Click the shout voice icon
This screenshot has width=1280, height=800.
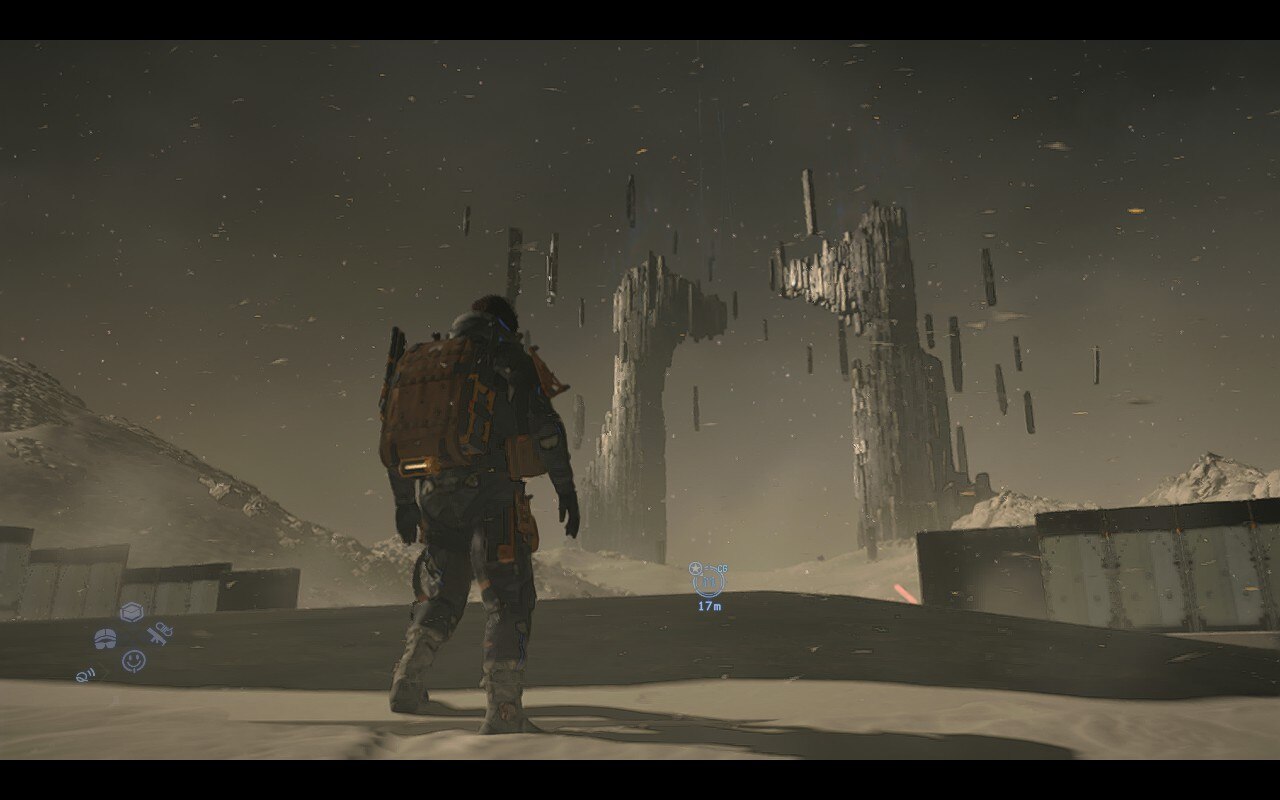point(85,675)
